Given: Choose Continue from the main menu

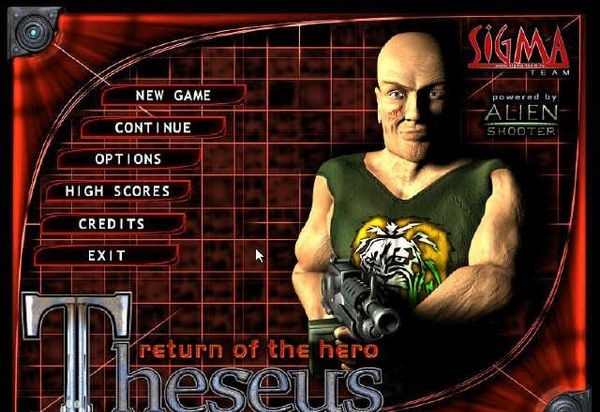Looking at the screenshot, I should 152,128.
